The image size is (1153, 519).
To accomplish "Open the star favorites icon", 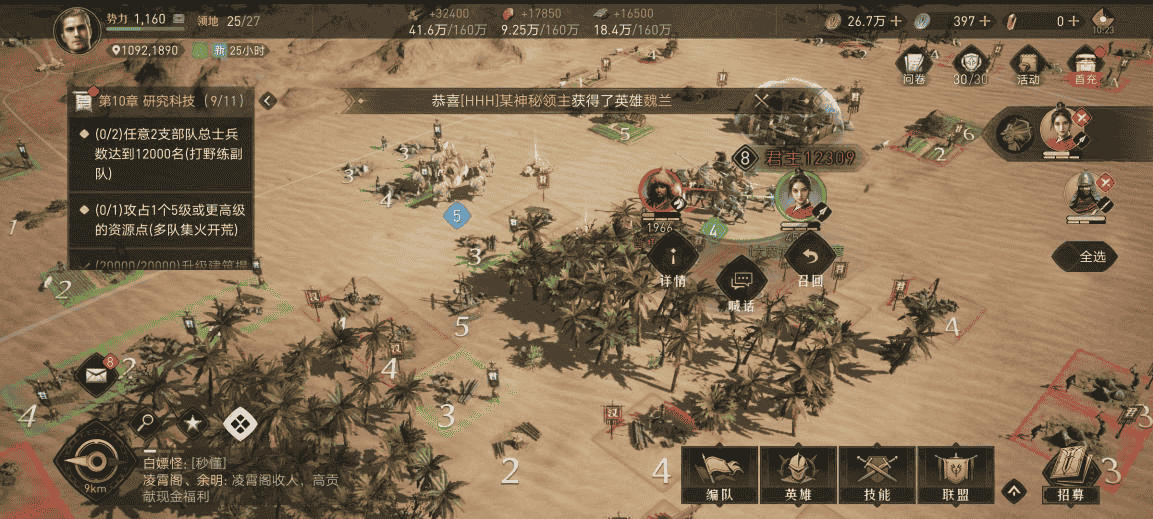I will pyautogui.click(x=193, y=424).
